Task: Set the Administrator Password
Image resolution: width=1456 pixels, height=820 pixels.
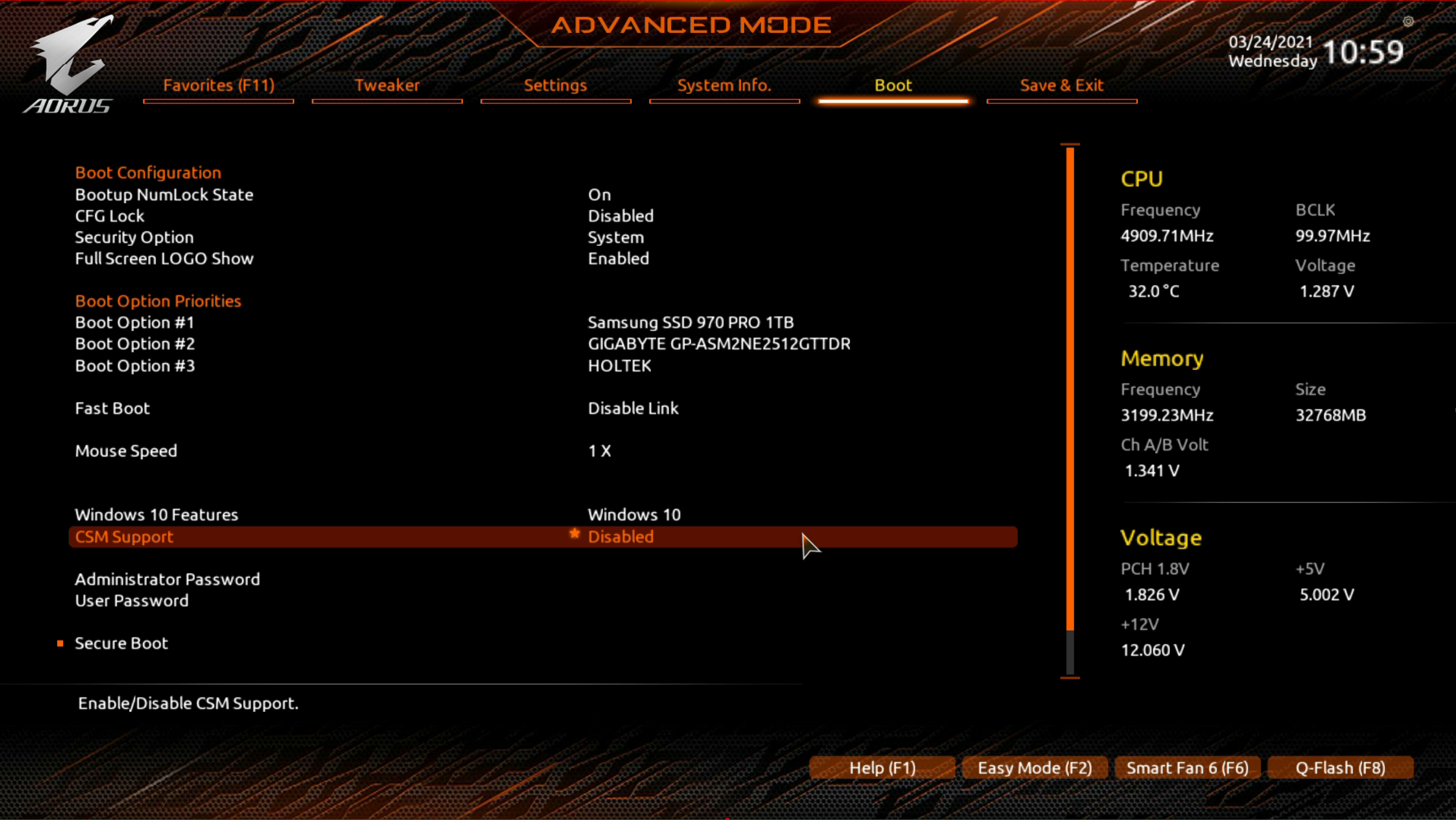Action: pos(167,579)
